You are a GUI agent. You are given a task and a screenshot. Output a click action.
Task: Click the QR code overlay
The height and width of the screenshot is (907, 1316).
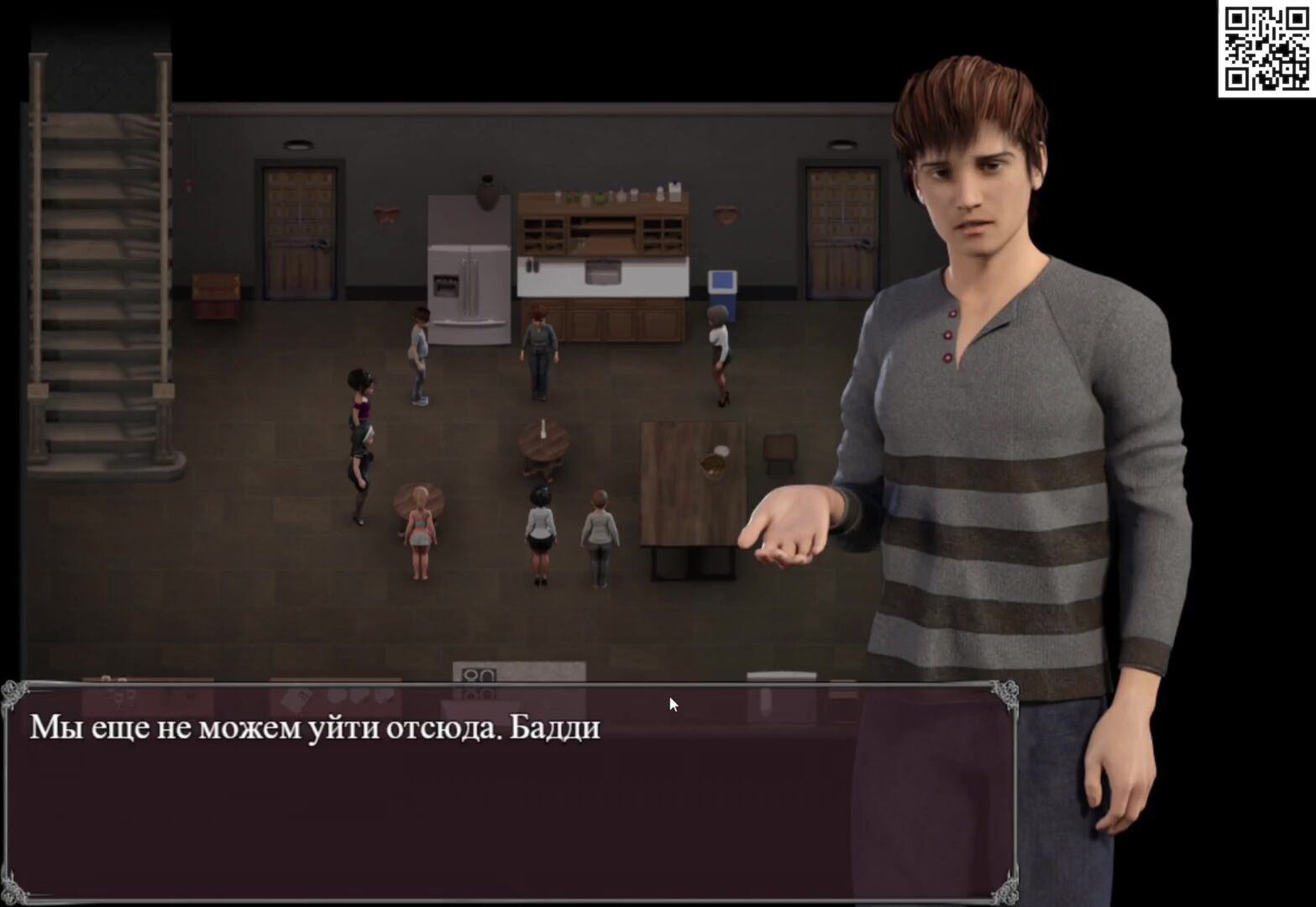pos(1266,49)
